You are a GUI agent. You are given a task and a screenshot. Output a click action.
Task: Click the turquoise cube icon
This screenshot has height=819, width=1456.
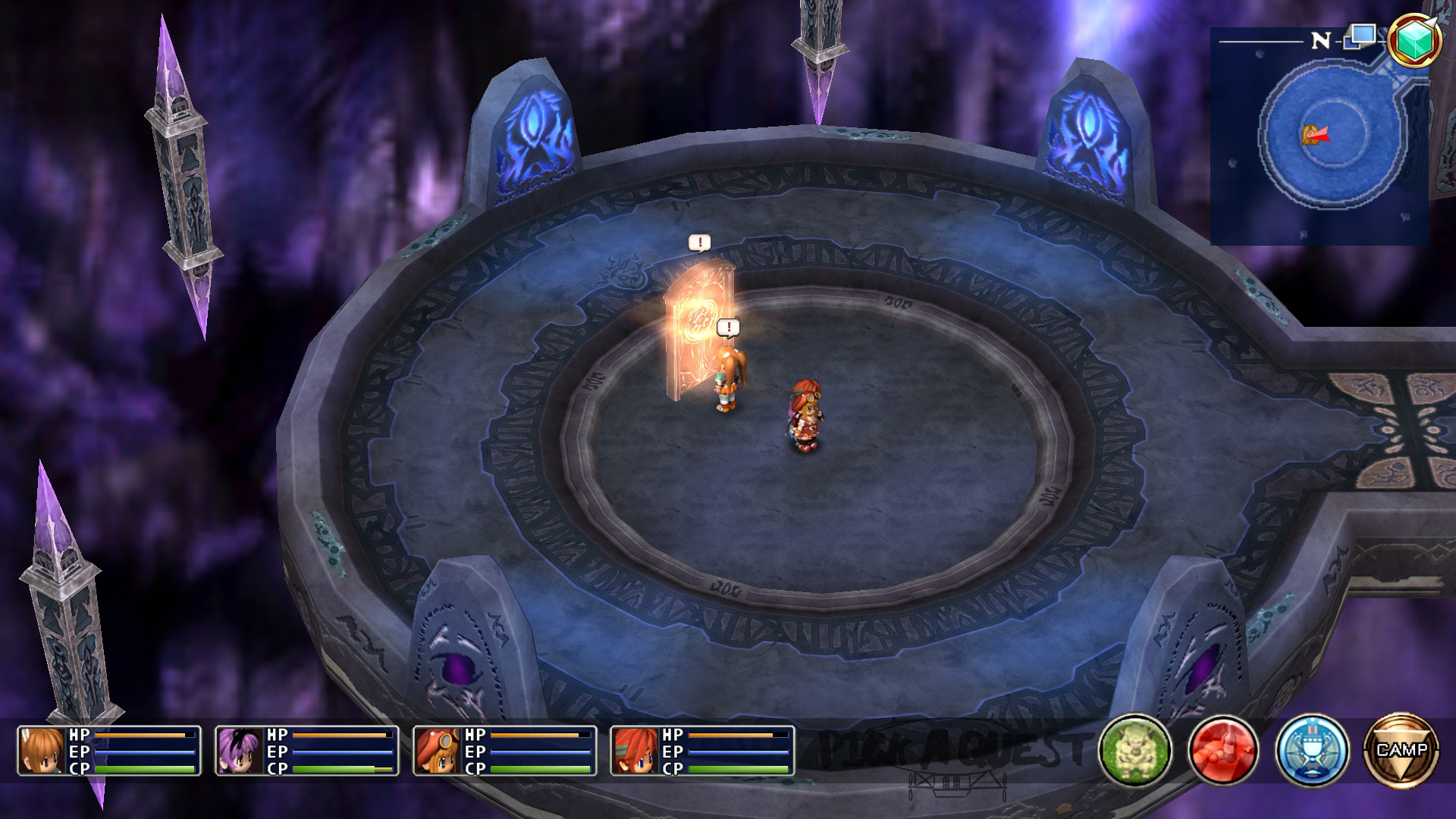1414,39
